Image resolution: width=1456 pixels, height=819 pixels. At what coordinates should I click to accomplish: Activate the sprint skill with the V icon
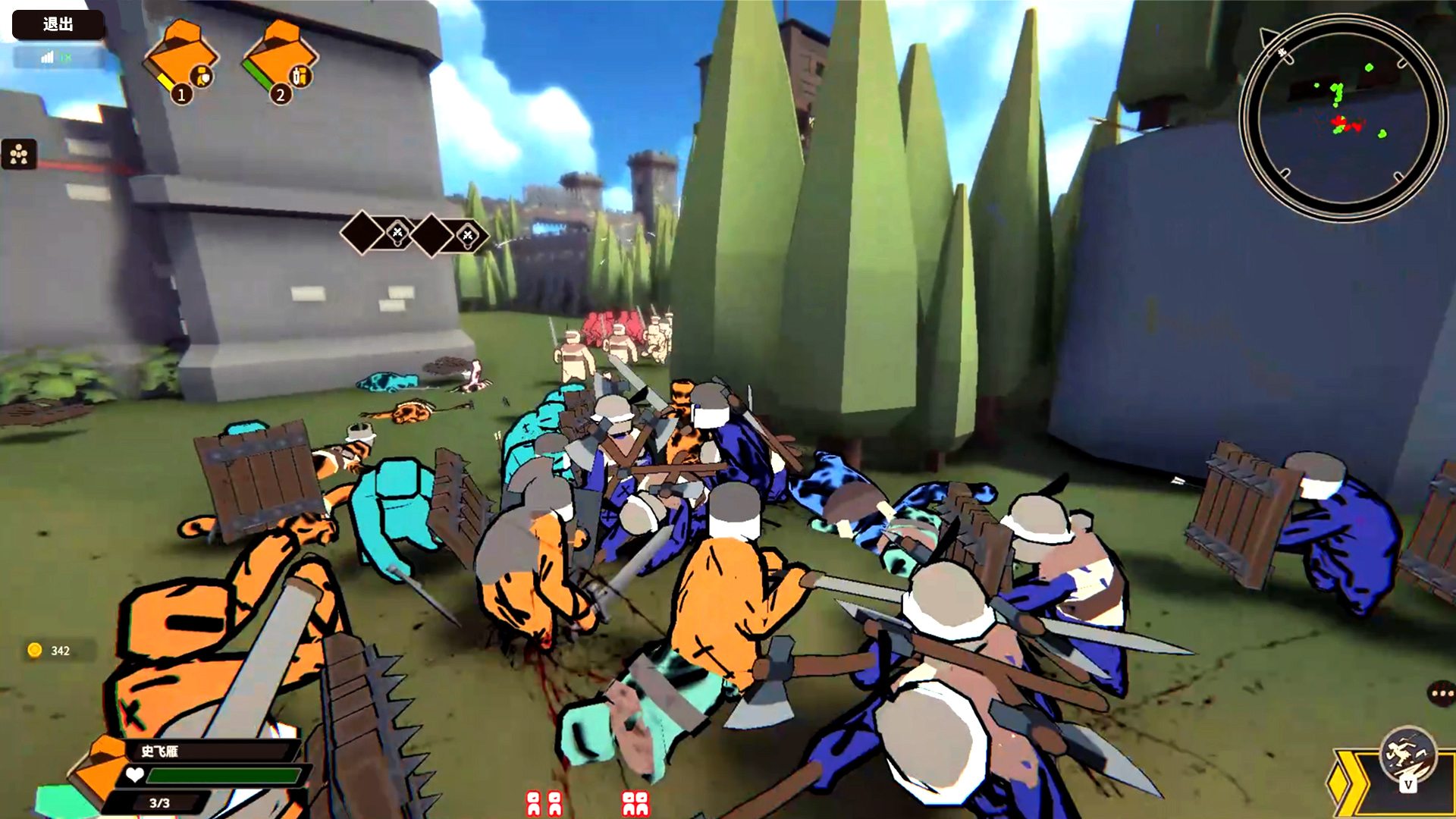point(1408,756)
